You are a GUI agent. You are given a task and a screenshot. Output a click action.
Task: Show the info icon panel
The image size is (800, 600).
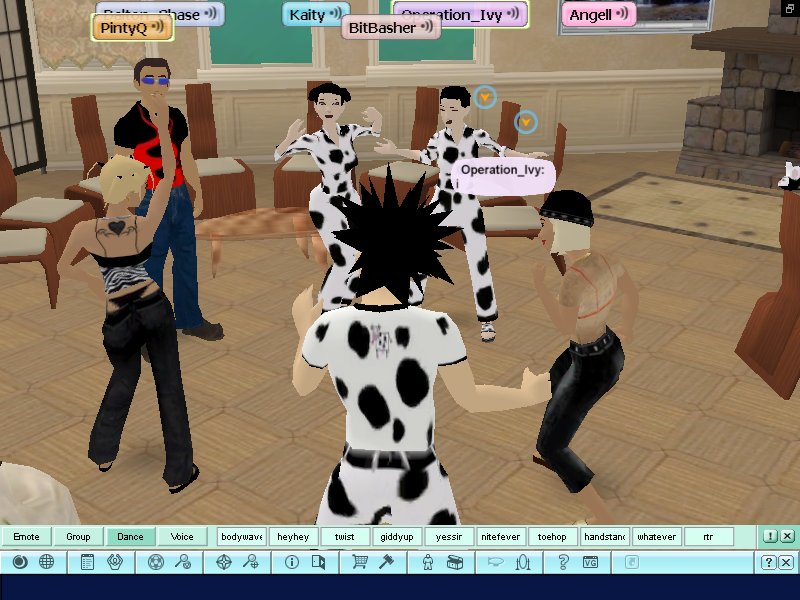[292, 563]
